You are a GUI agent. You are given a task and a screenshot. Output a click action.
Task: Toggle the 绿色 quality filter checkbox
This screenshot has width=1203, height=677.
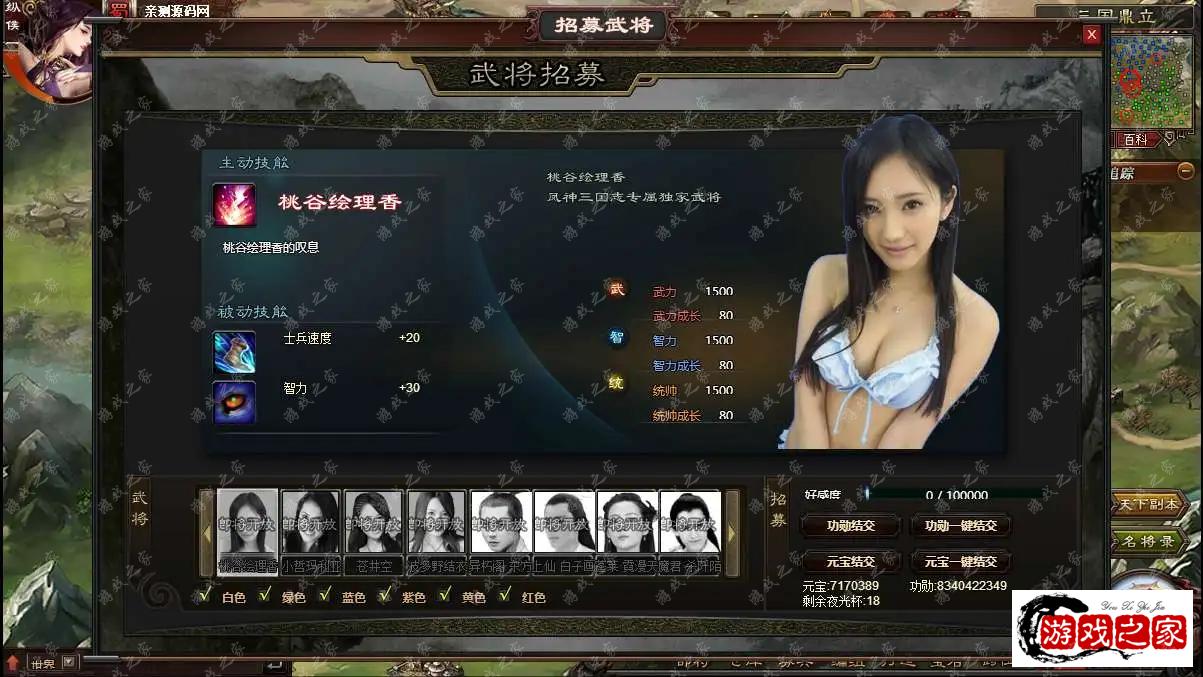[265, 596]
